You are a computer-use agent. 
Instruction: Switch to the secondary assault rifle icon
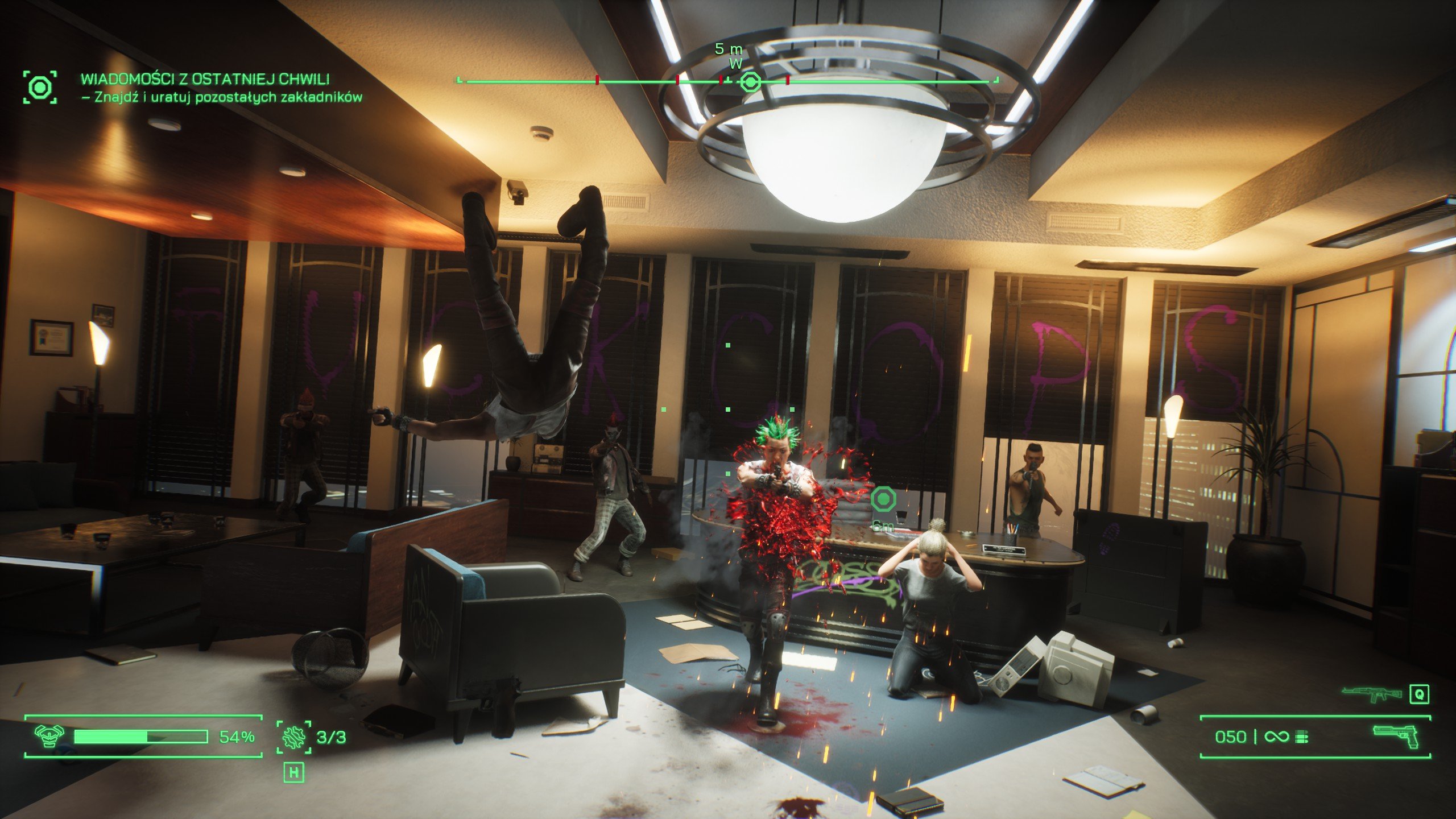[1371, 693]
